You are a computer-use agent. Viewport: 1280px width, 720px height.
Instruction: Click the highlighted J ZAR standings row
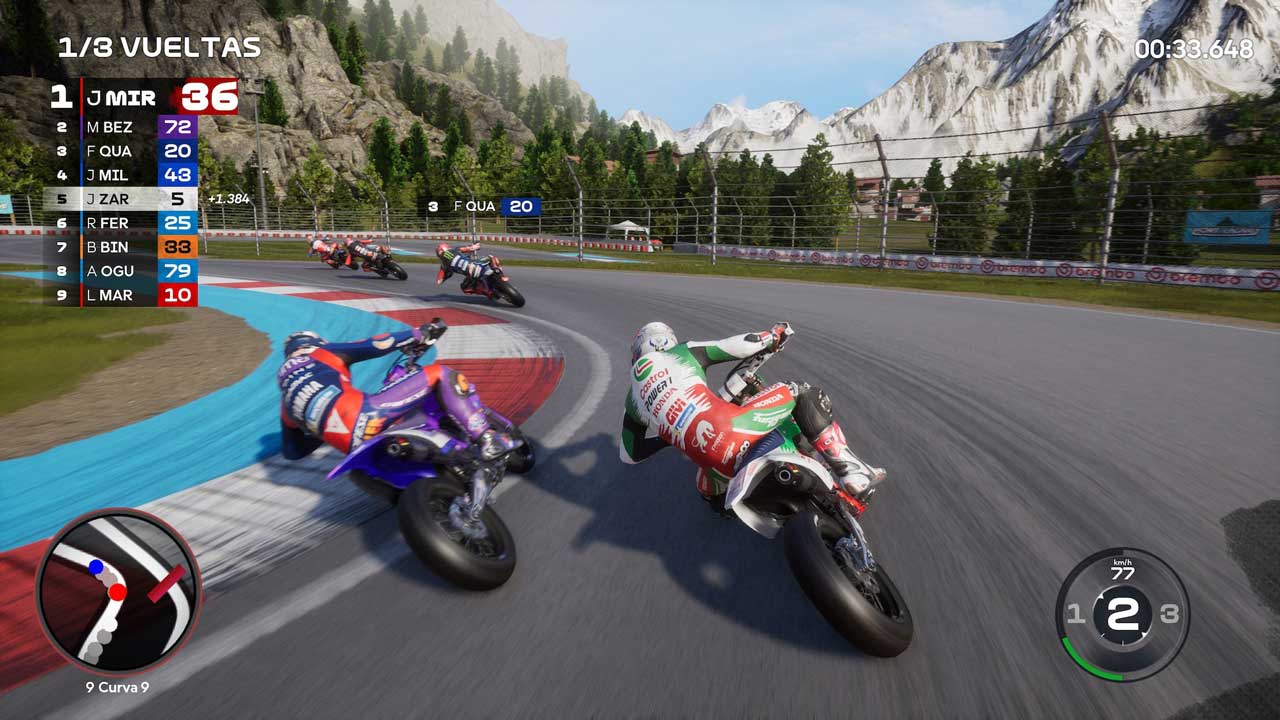click(x=125, y=199)
